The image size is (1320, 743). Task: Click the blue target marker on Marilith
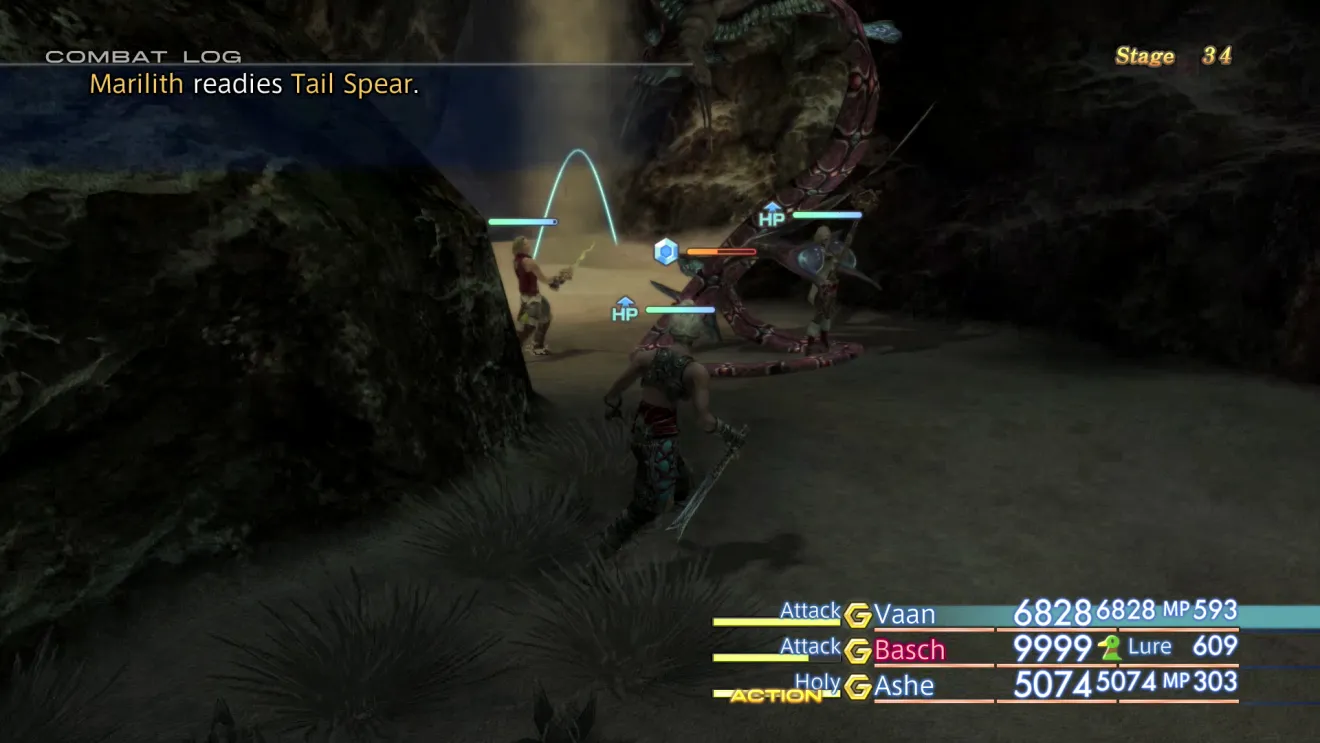[666, 251]
